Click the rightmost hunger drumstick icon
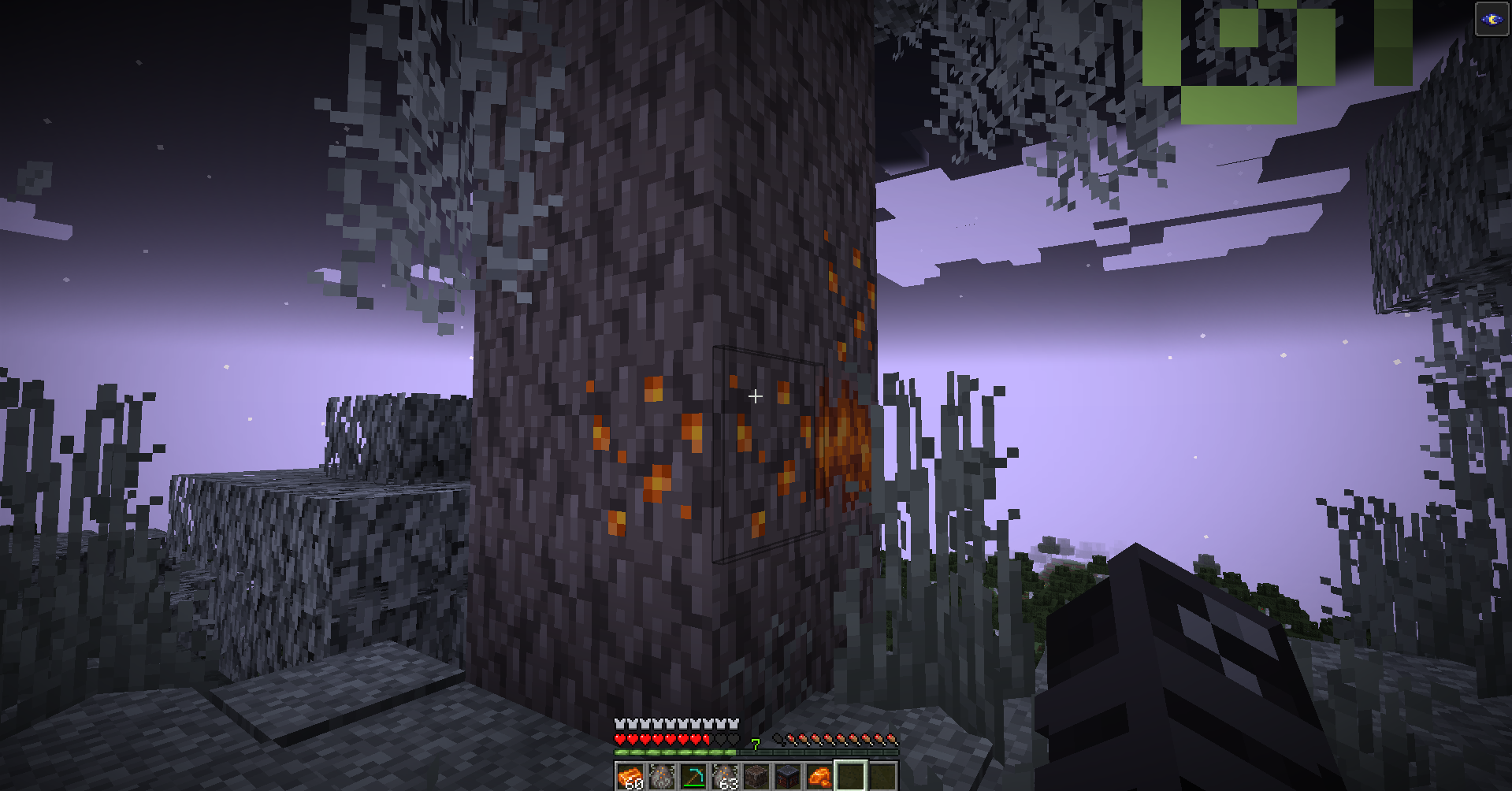This screenshot has width=1512, height=791. [893, 739]
